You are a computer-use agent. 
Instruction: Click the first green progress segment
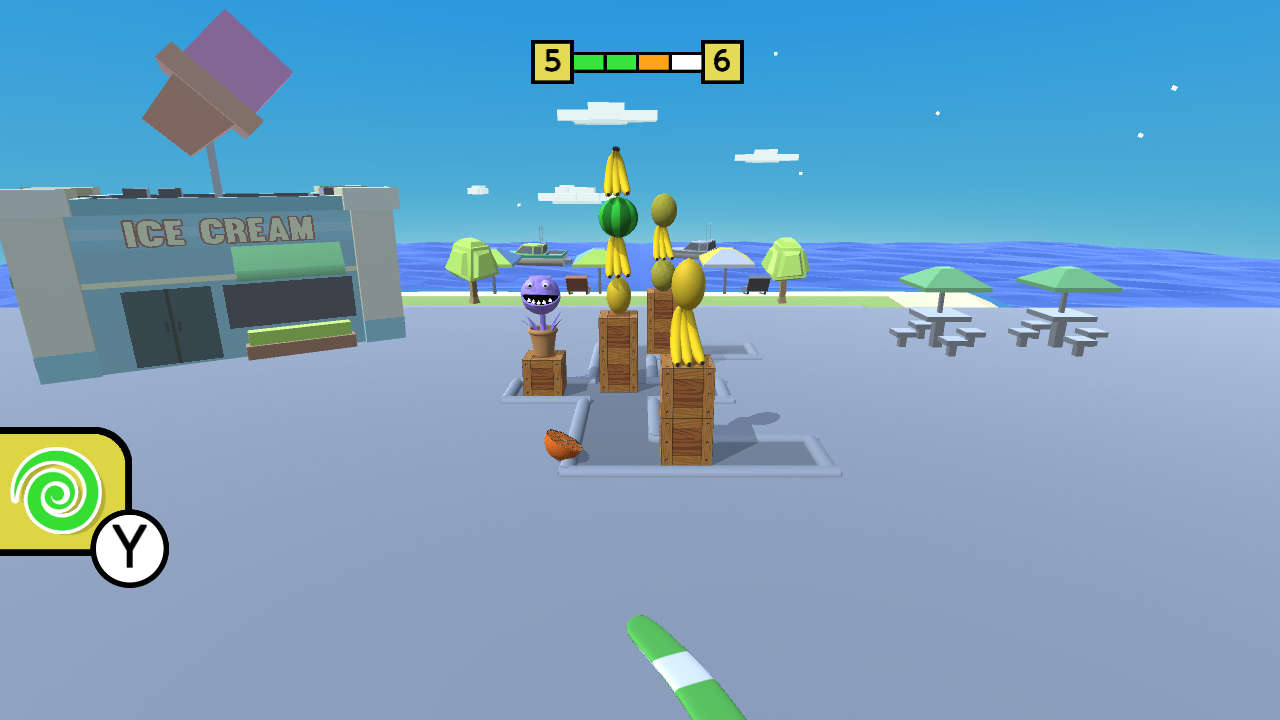click(589, 60)
